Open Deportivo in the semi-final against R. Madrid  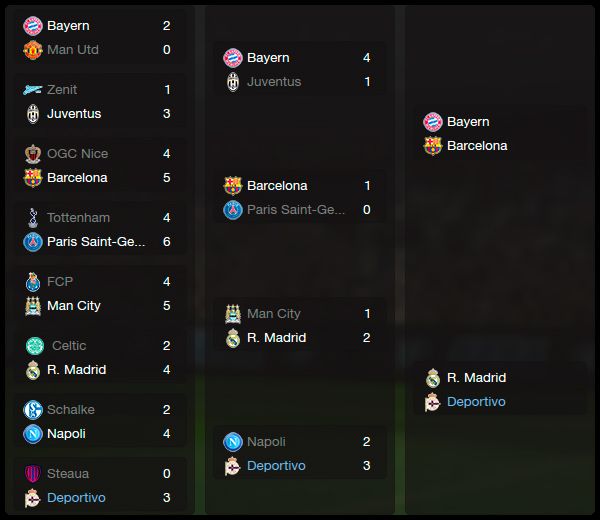476,402
